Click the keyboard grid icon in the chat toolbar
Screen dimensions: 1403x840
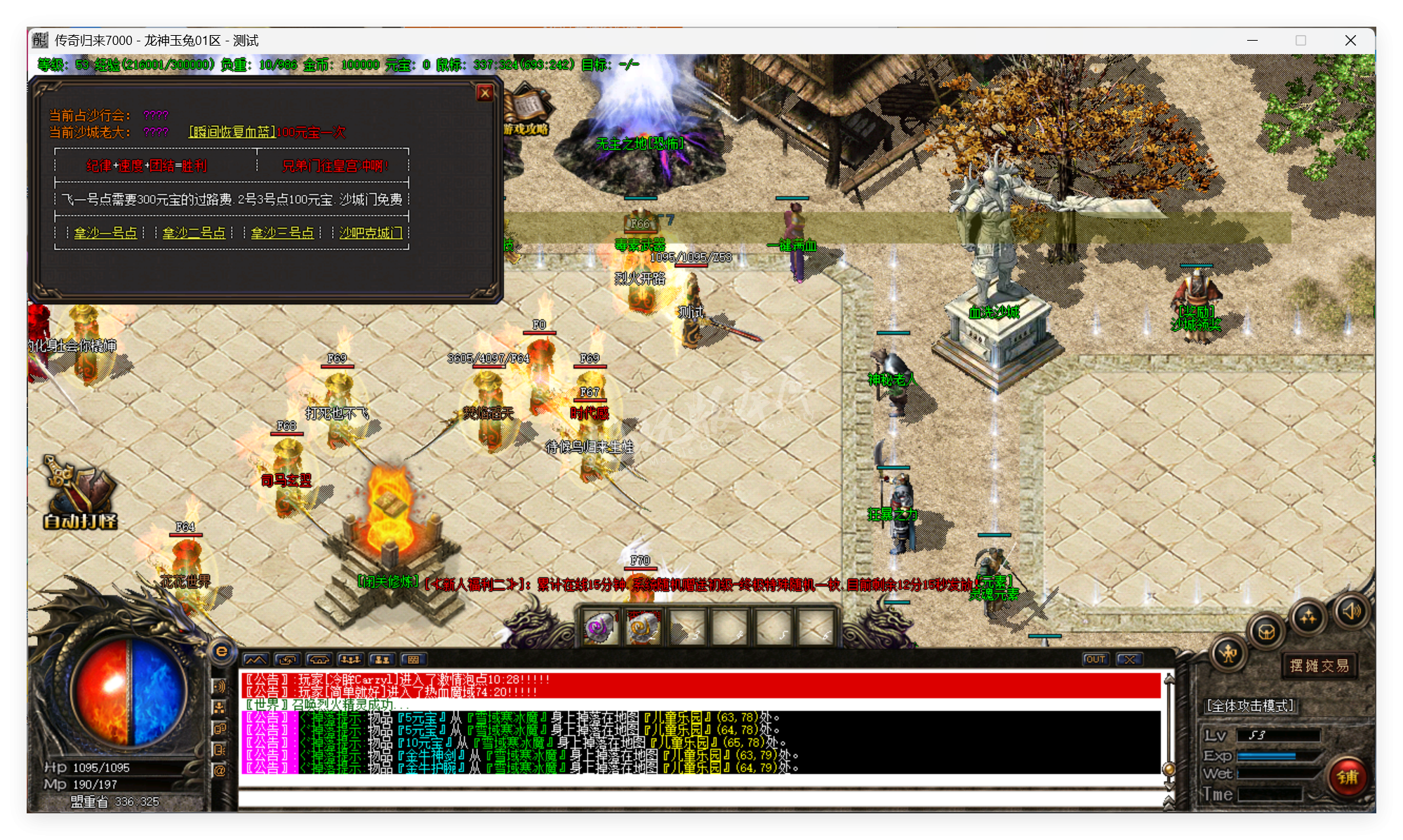[413, 660]
